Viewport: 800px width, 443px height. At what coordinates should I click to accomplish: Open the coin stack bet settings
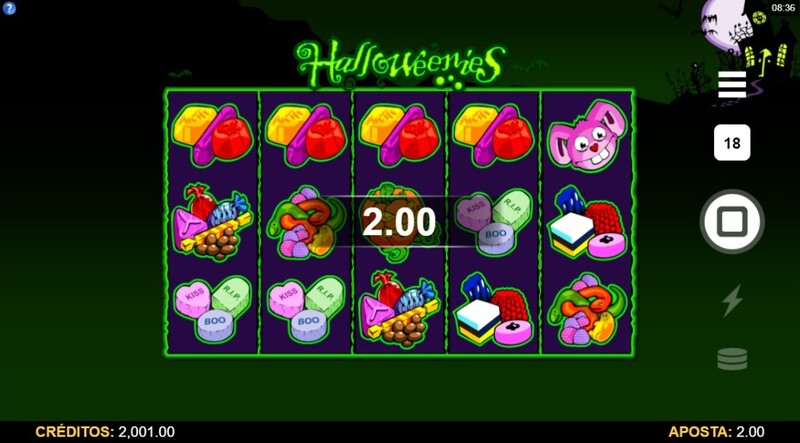pyautogui.click(x=732, y=359)
